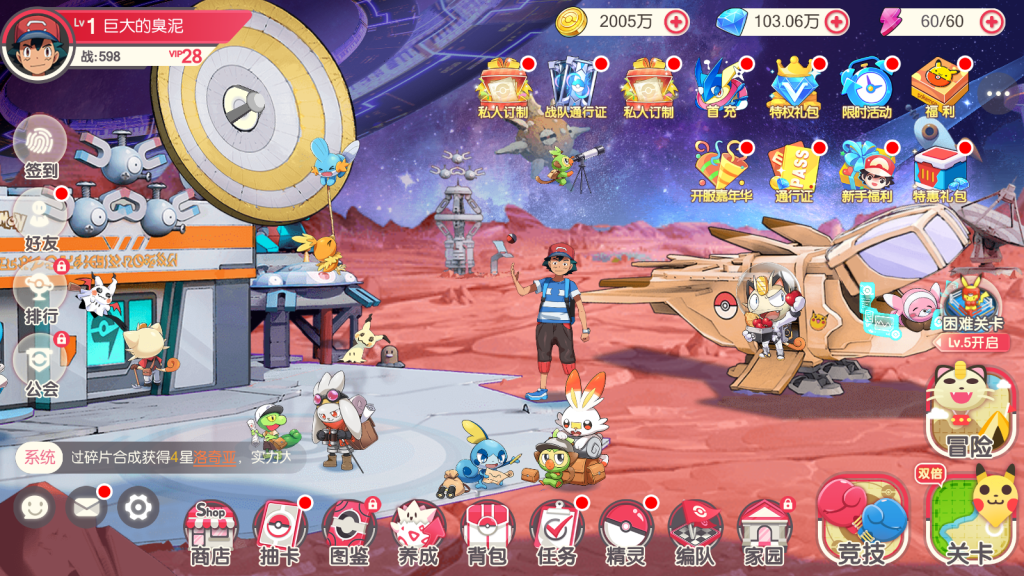Refill energy with the plus button
This screenshot has width=1024, height=576.
991,21
